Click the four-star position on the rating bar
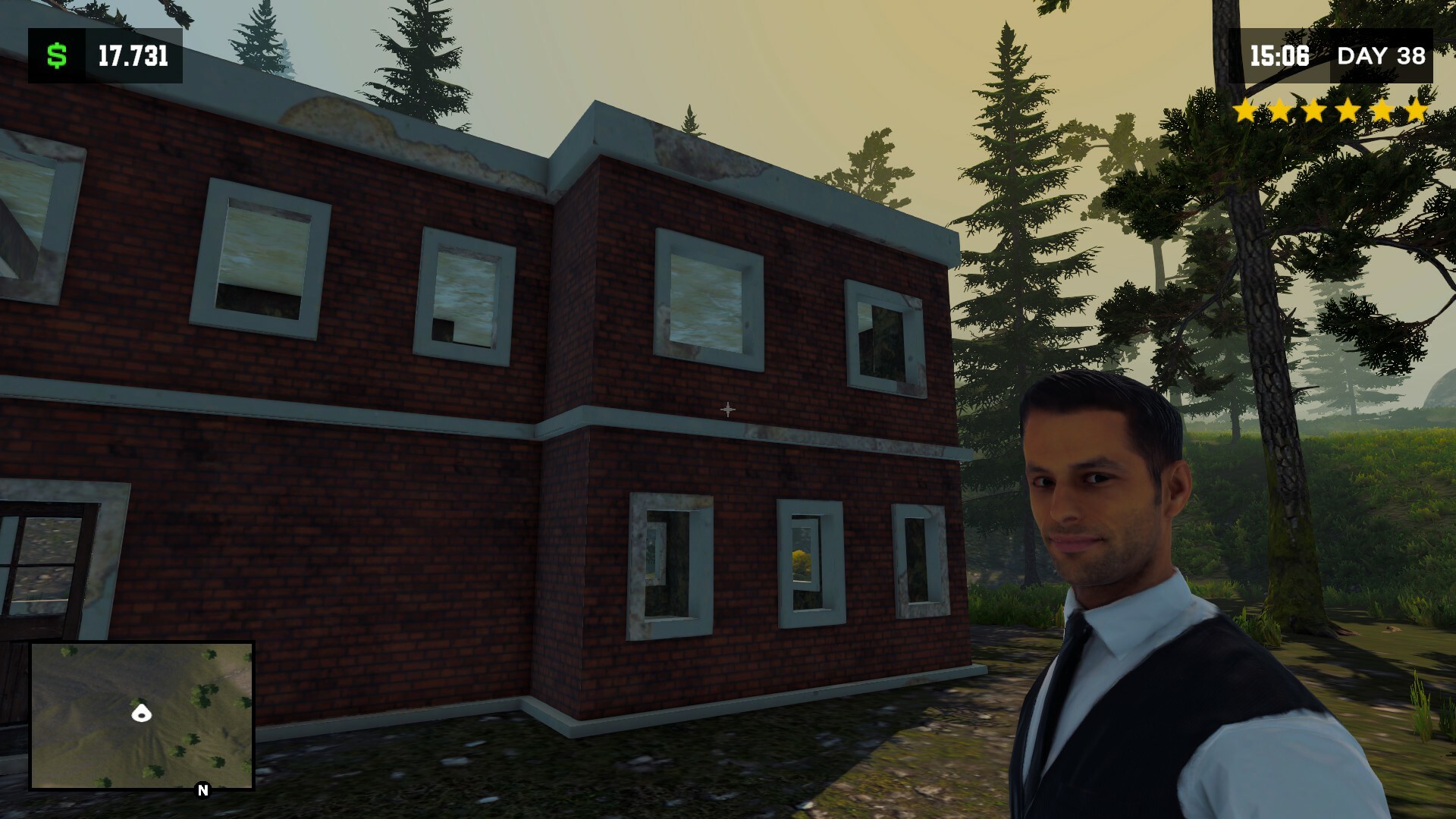 click(x=1350, y=110)
